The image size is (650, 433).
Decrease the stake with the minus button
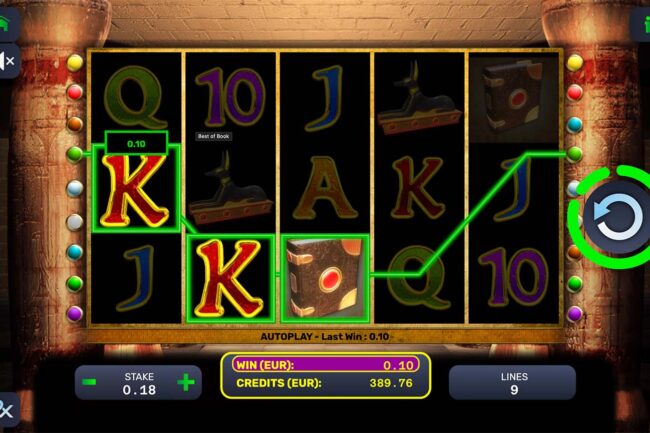90,382
